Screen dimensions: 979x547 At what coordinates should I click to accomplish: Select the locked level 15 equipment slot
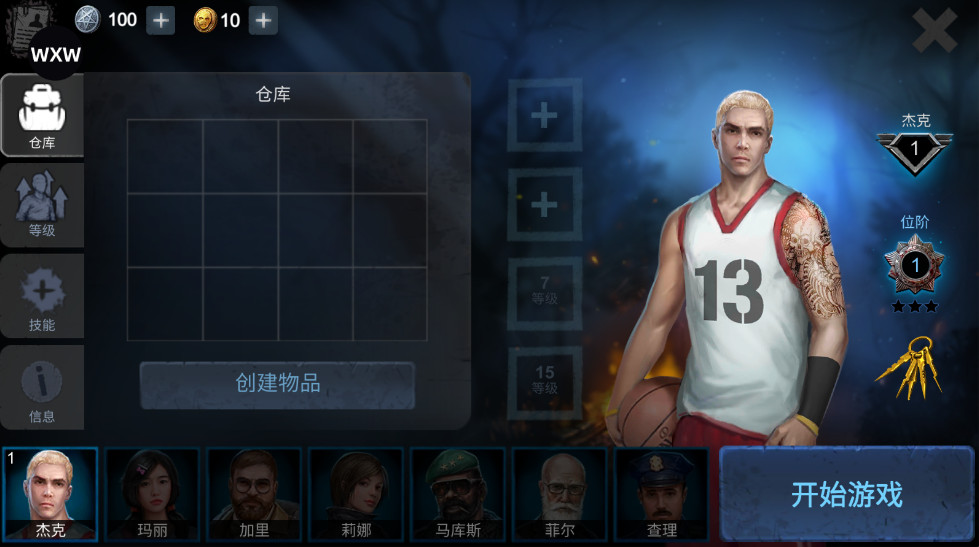coord(544,380)
